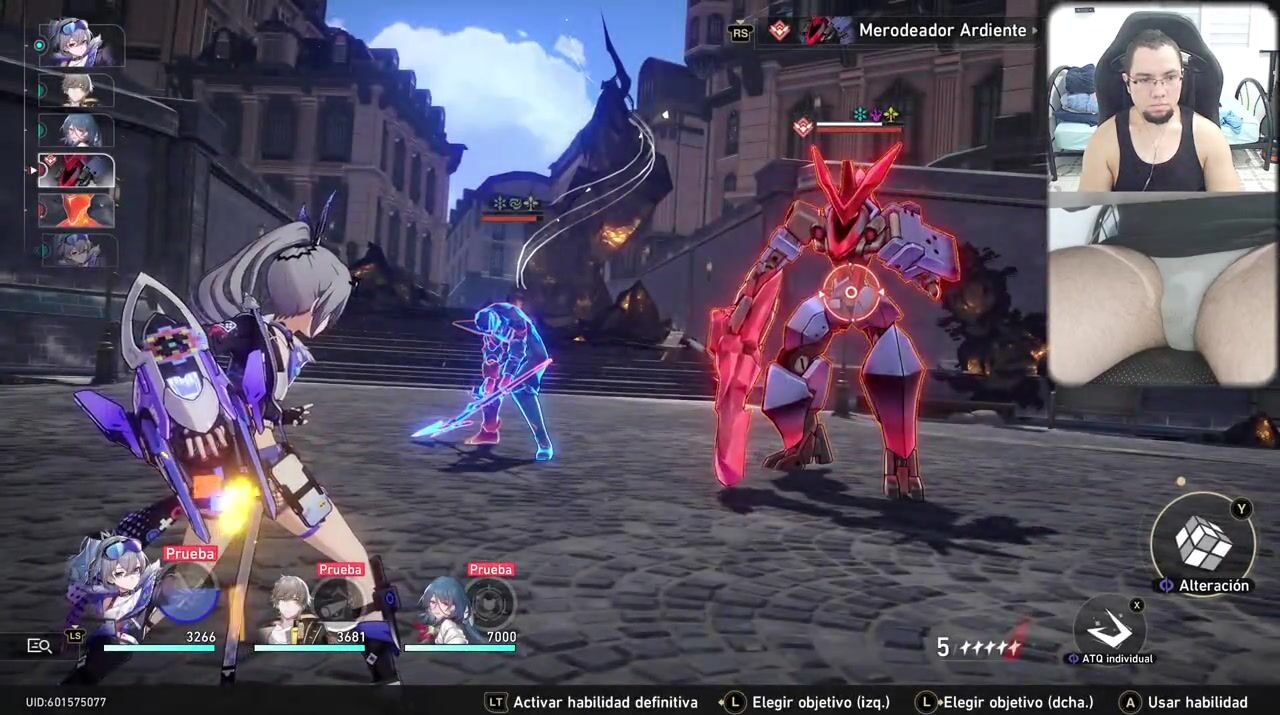The width and height of the screenshot is (1280, 715).
Task: Click the orange flaming enemy turn-order portrait
Action: (77, 211)
